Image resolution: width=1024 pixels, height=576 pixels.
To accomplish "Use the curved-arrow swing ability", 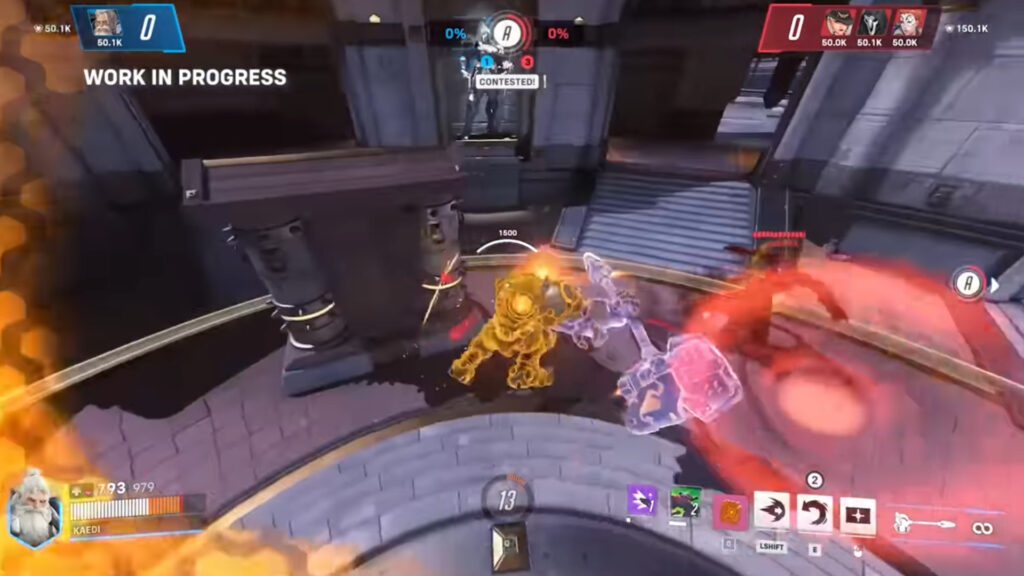I will (814, 512).
